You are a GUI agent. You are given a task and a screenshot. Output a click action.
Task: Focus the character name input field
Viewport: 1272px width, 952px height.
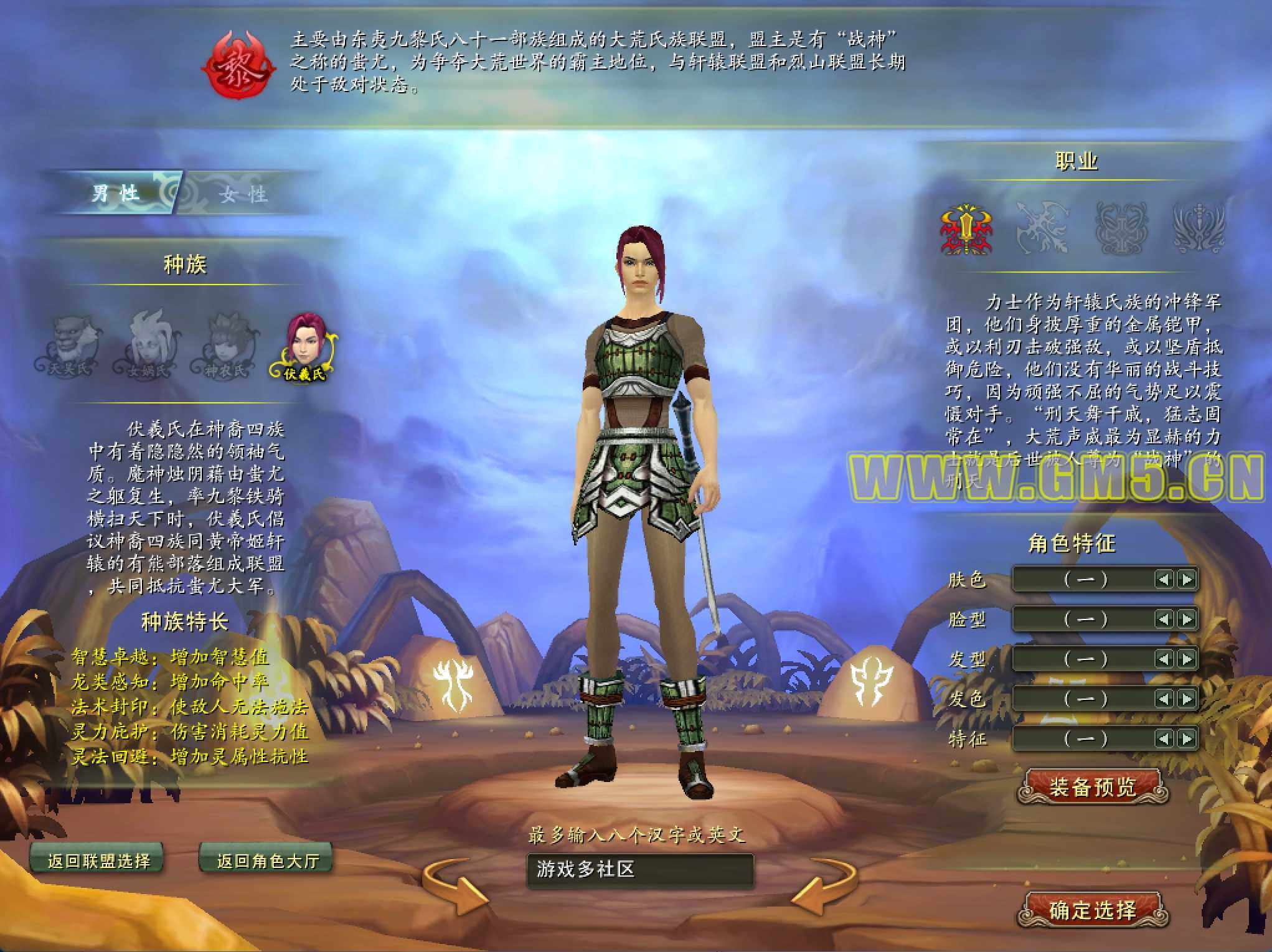coord(640,870)
